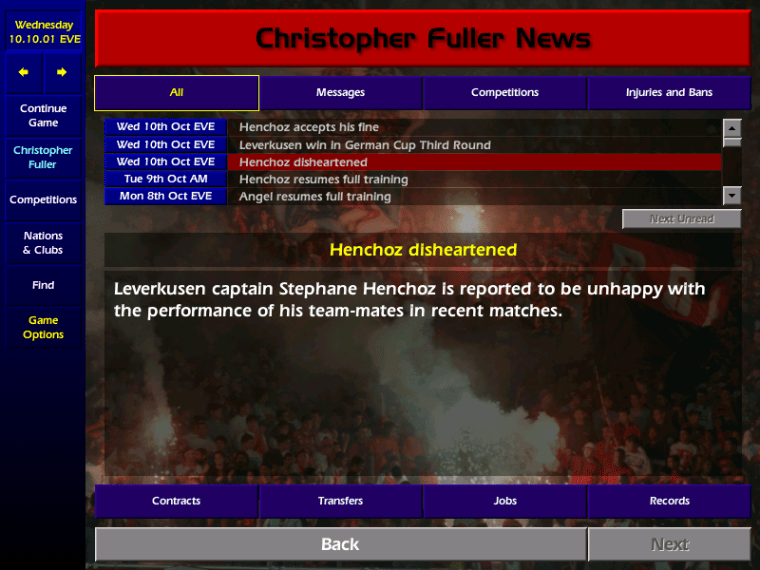
Task: Click the right yellow arrow button
Action: (62, 72)
